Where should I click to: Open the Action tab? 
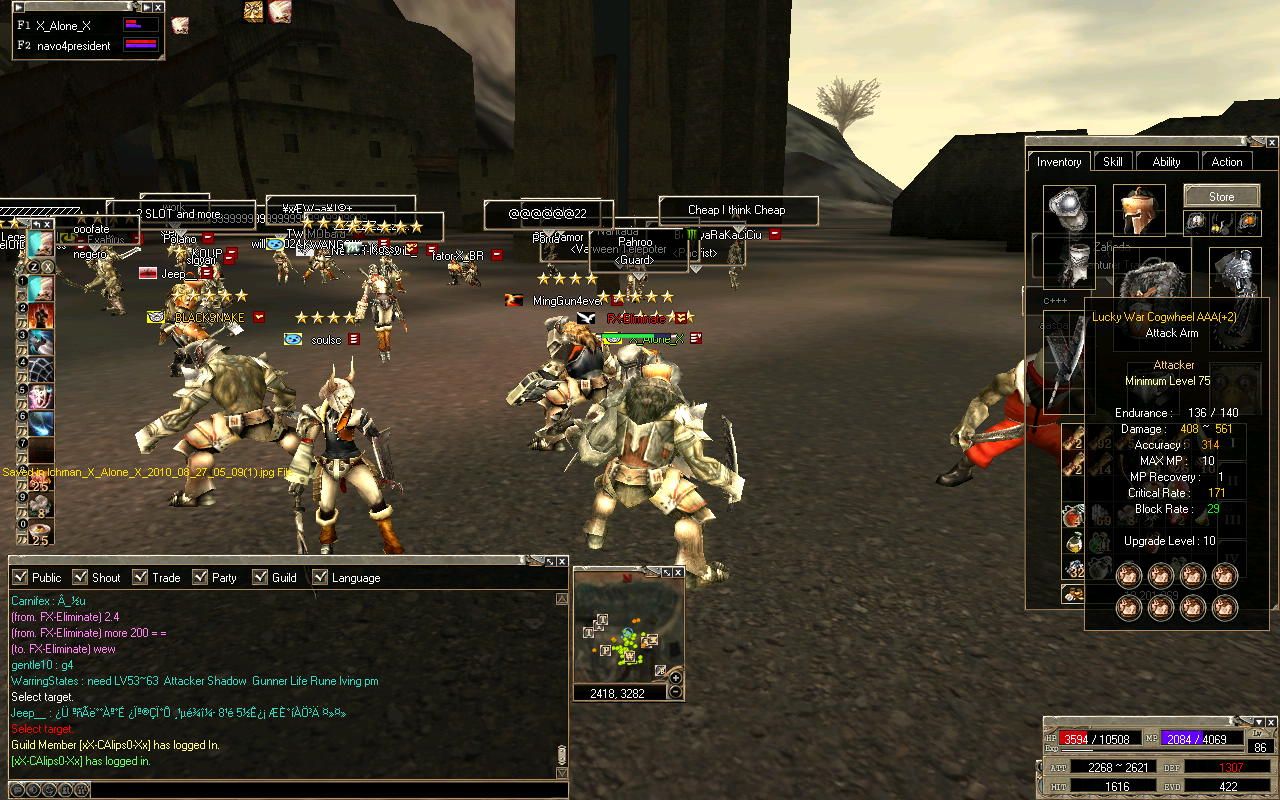(1227, 162)
